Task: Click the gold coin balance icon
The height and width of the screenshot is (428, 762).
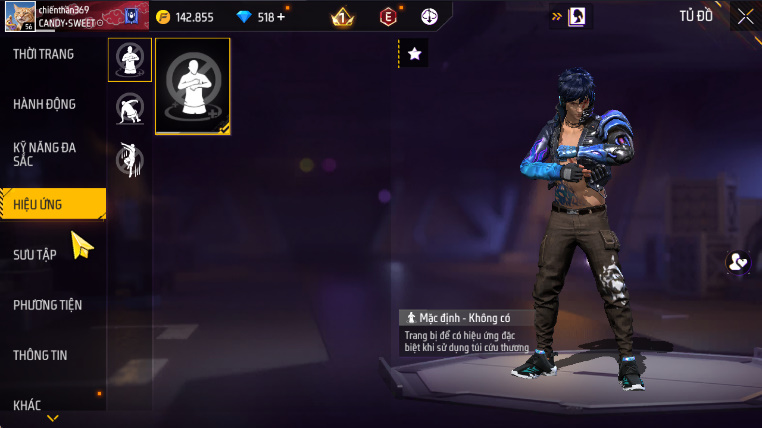Action: click(163, 17)
